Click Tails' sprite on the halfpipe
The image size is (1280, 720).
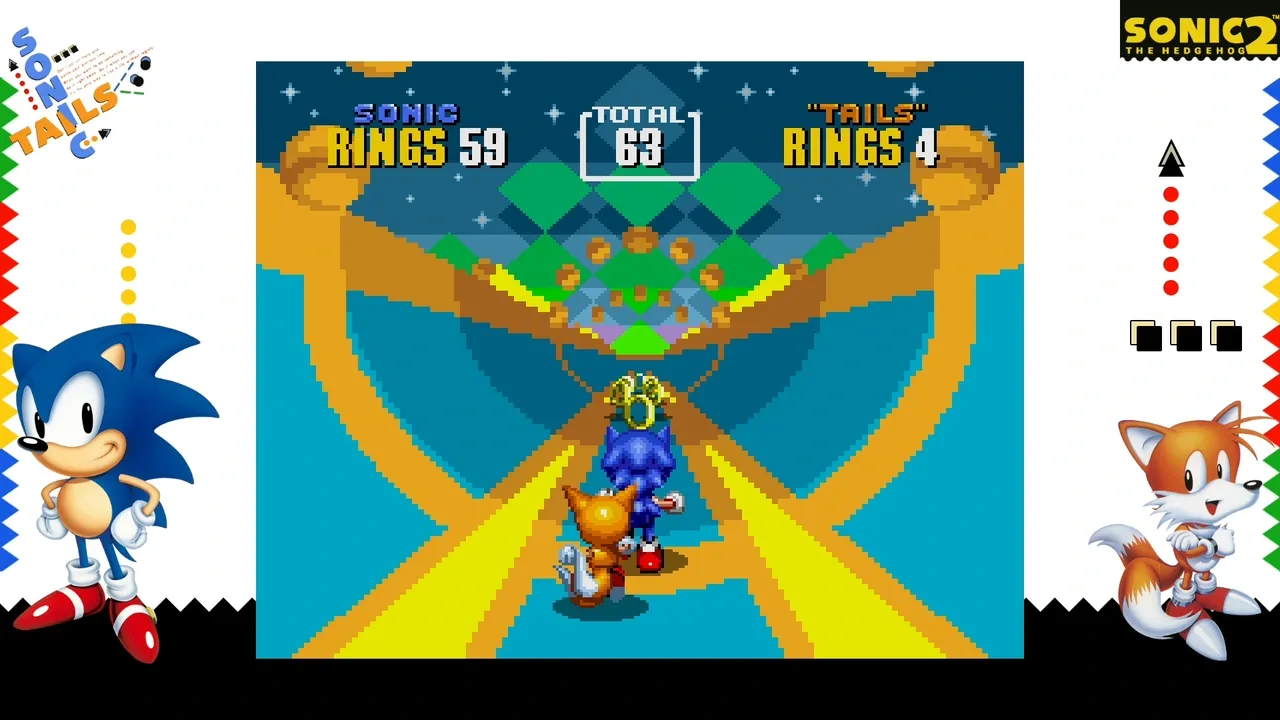pyautogui.click(x=598, y=540)
